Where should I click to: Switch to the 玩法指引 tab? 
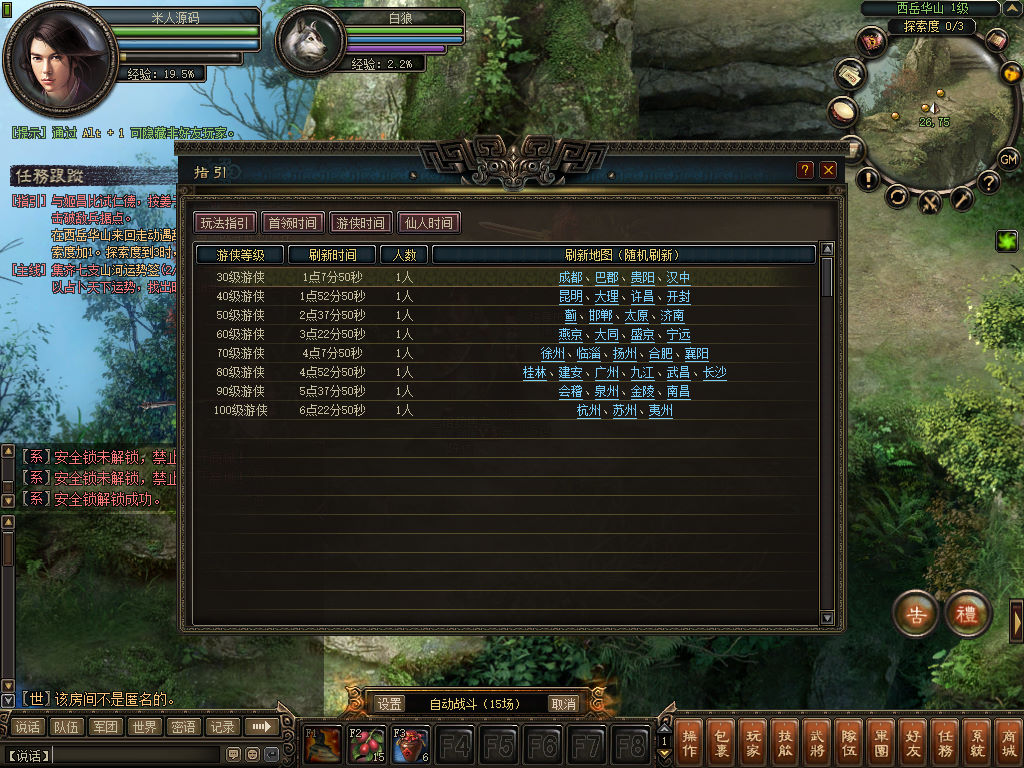tap(225, 223)
